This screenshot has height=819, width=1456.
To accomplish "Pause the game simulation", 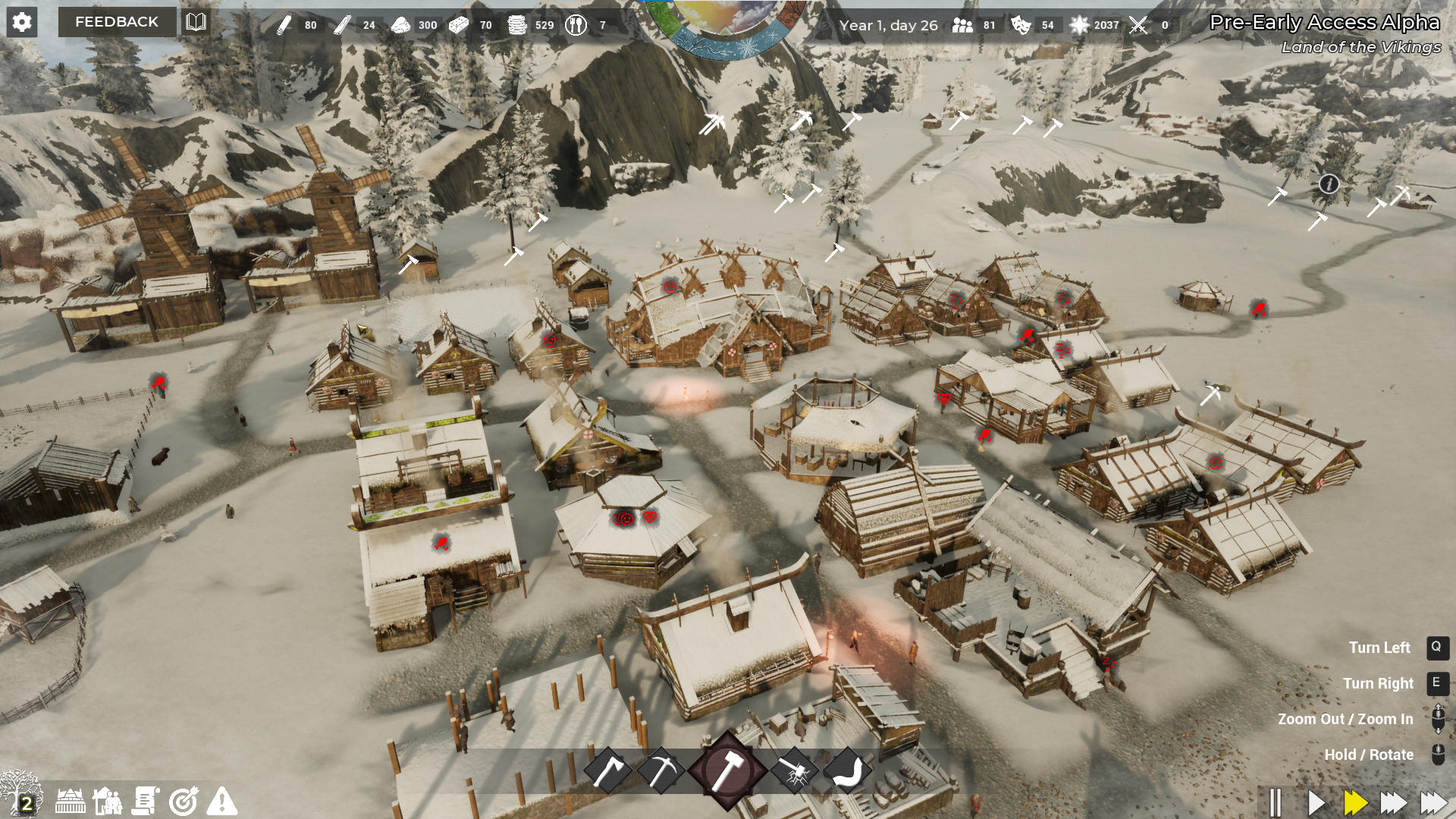I will [1277, 799].
